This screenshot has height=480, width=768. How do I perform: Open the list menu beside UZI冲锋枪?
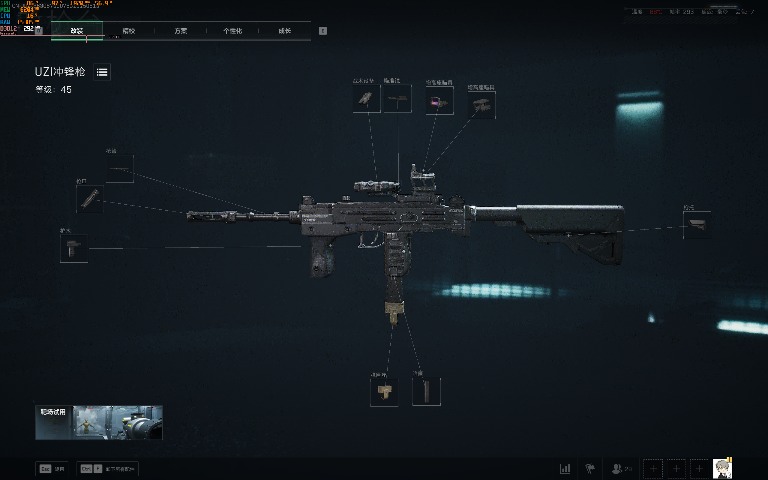tap(103, 72)
